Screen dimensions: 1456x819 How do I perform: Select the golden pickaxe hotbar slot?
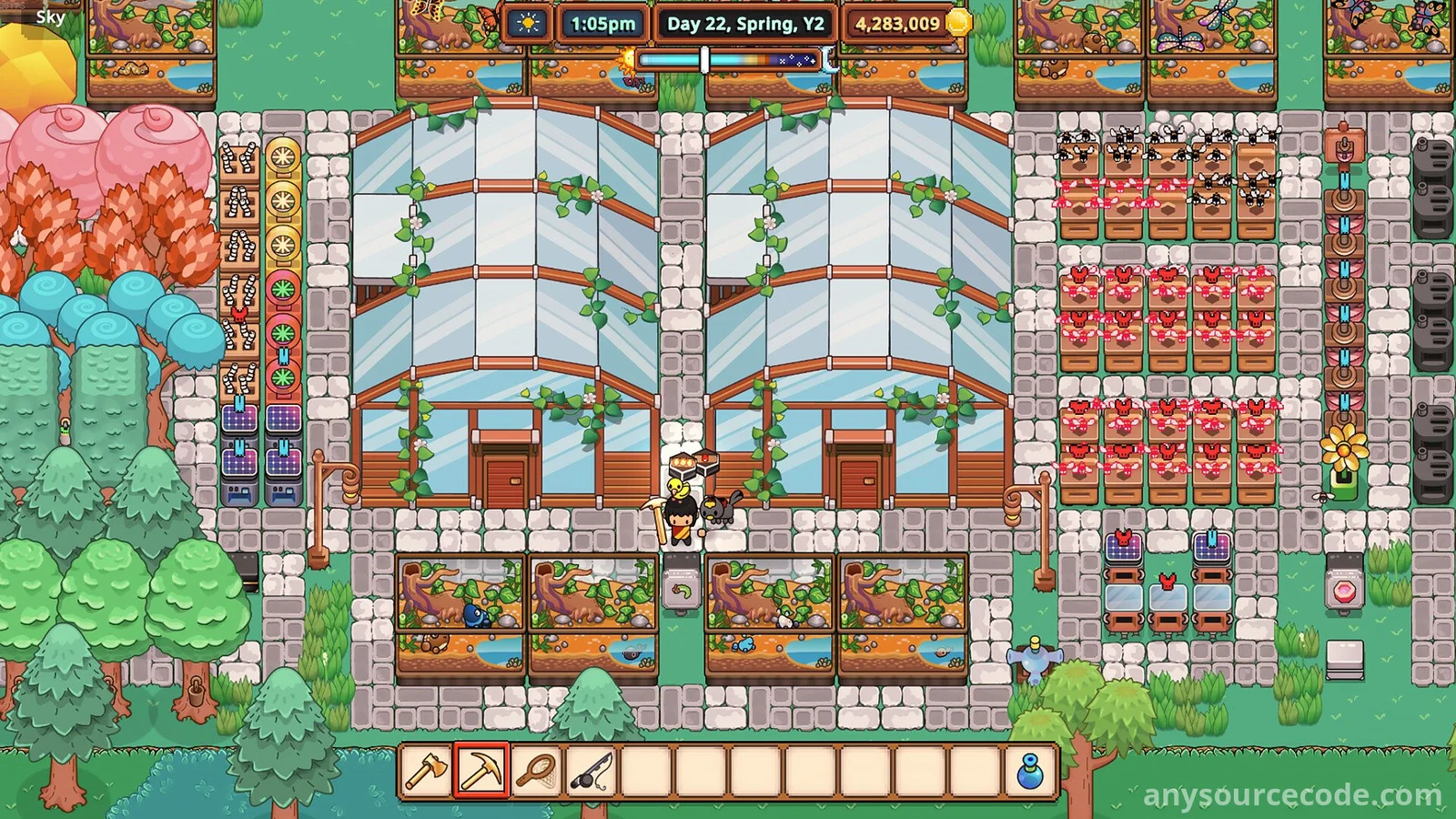tap(481, 772)
